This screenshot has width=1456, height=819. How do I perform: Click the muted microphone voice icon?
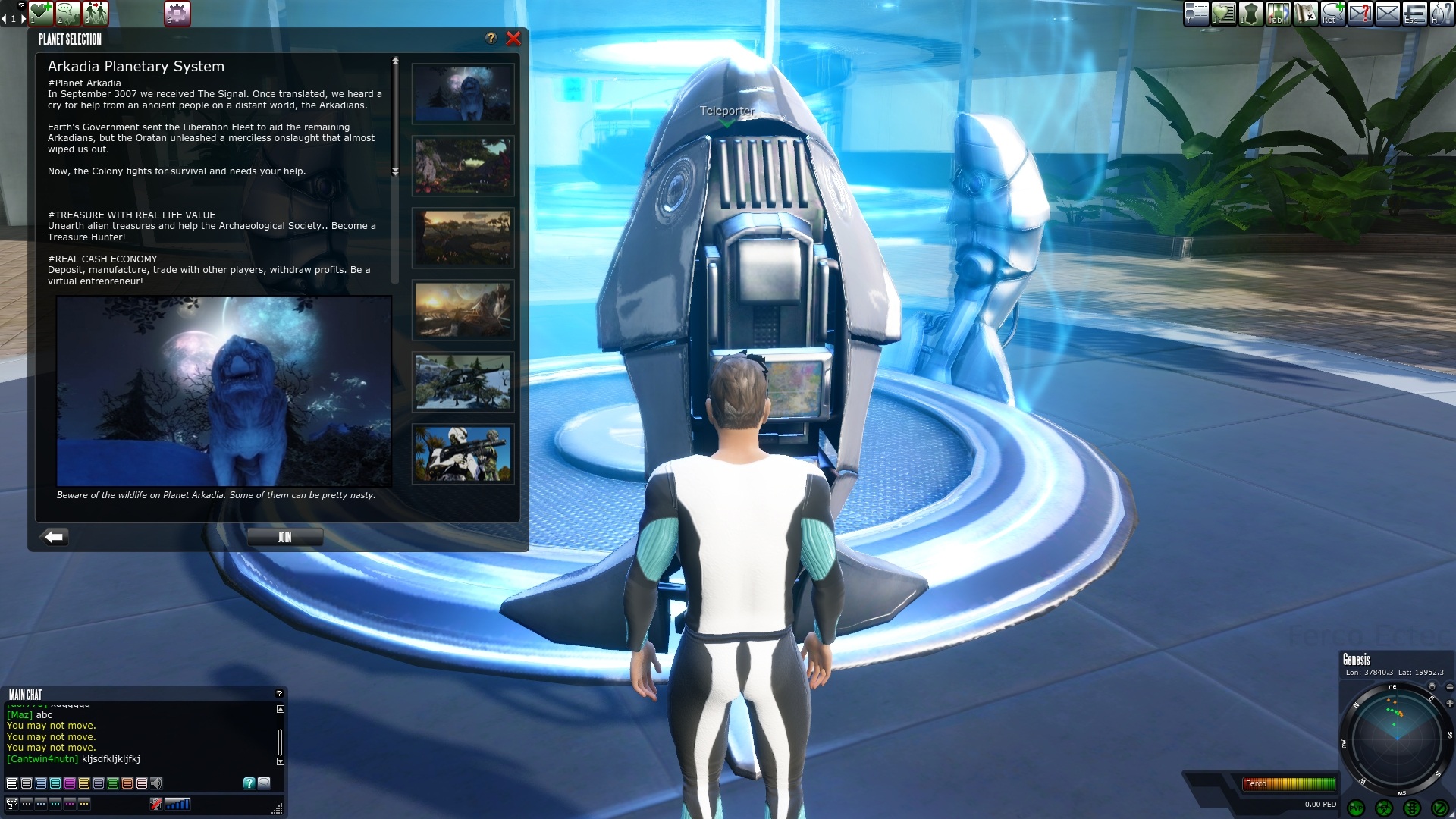[156, 804]
